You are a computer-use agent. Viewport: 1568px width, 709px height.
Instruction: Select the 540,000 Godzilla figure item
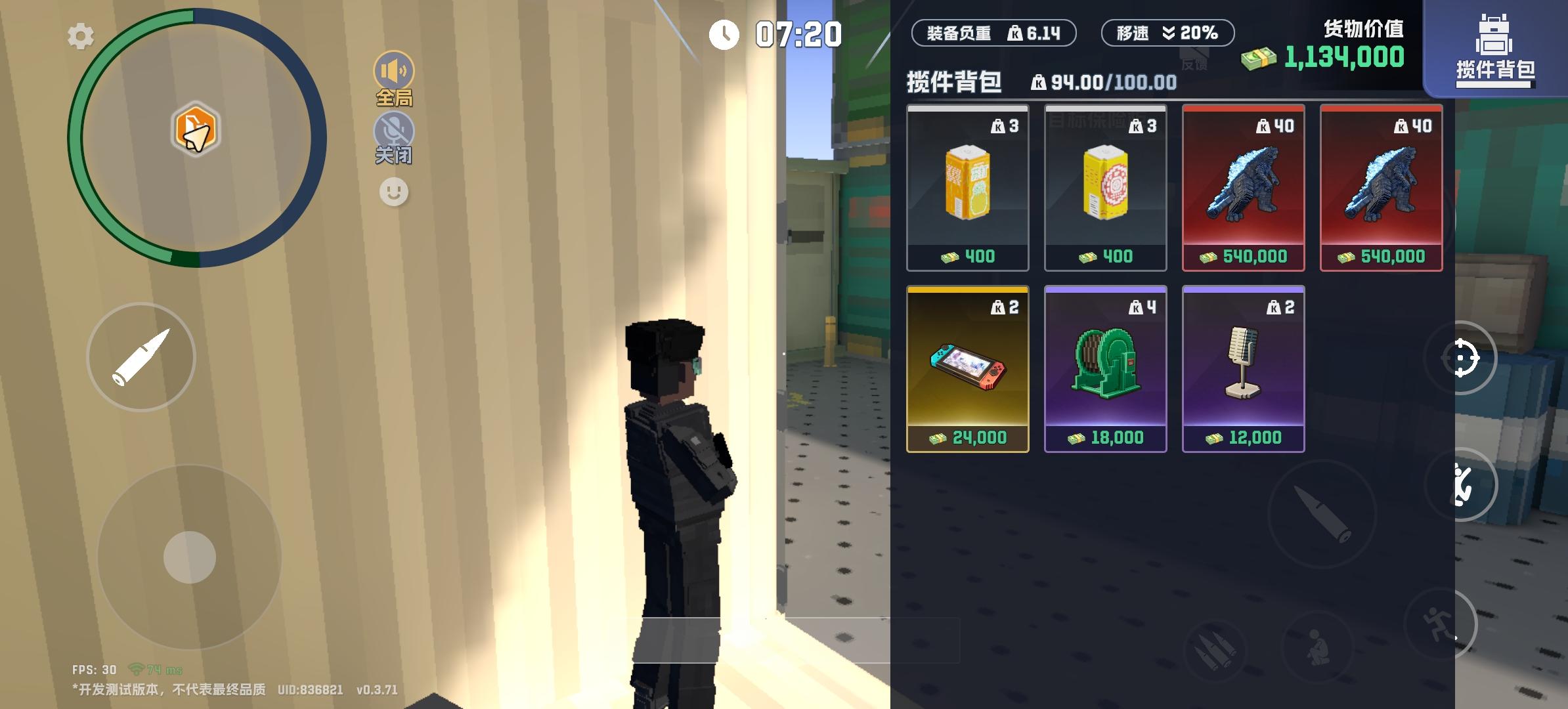click(x=1243, y=187)
